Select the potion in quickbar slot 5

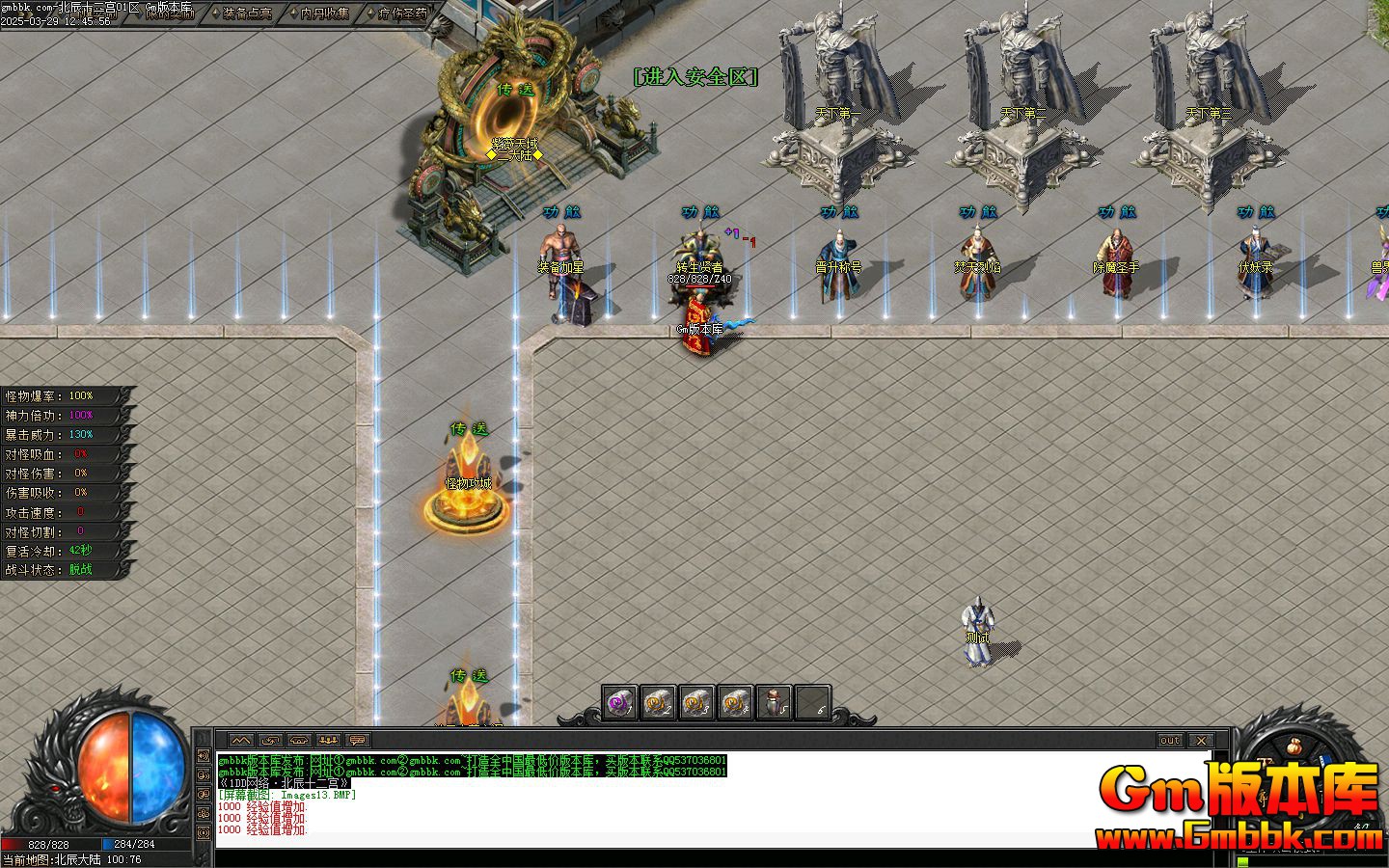(773, 700)
